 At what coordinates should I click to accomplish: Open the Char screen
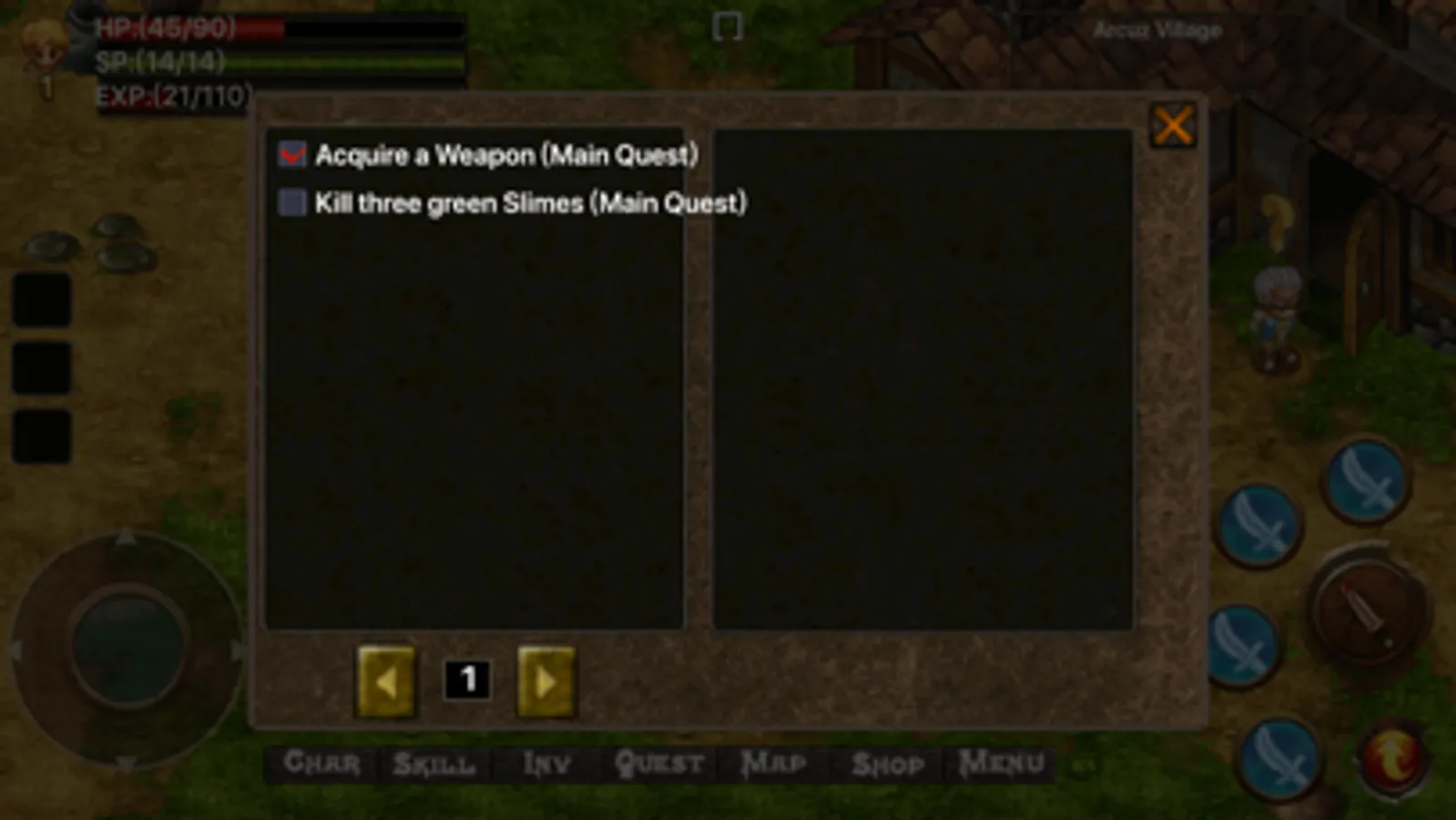[x=323, y=764]
